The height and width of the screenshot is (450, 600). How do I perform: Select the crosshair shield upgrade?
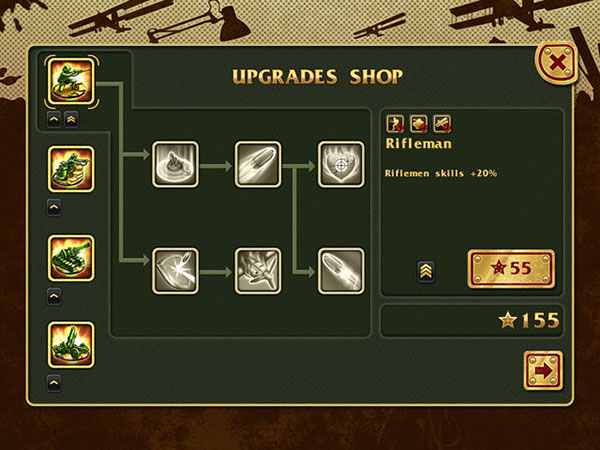tap(340, 163)
